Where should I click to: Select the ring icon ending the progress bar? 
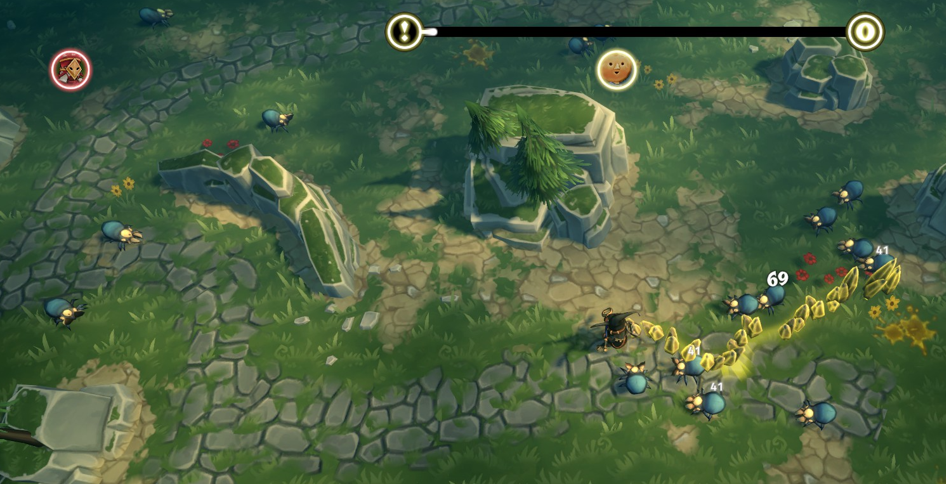(x=865, y=32)
